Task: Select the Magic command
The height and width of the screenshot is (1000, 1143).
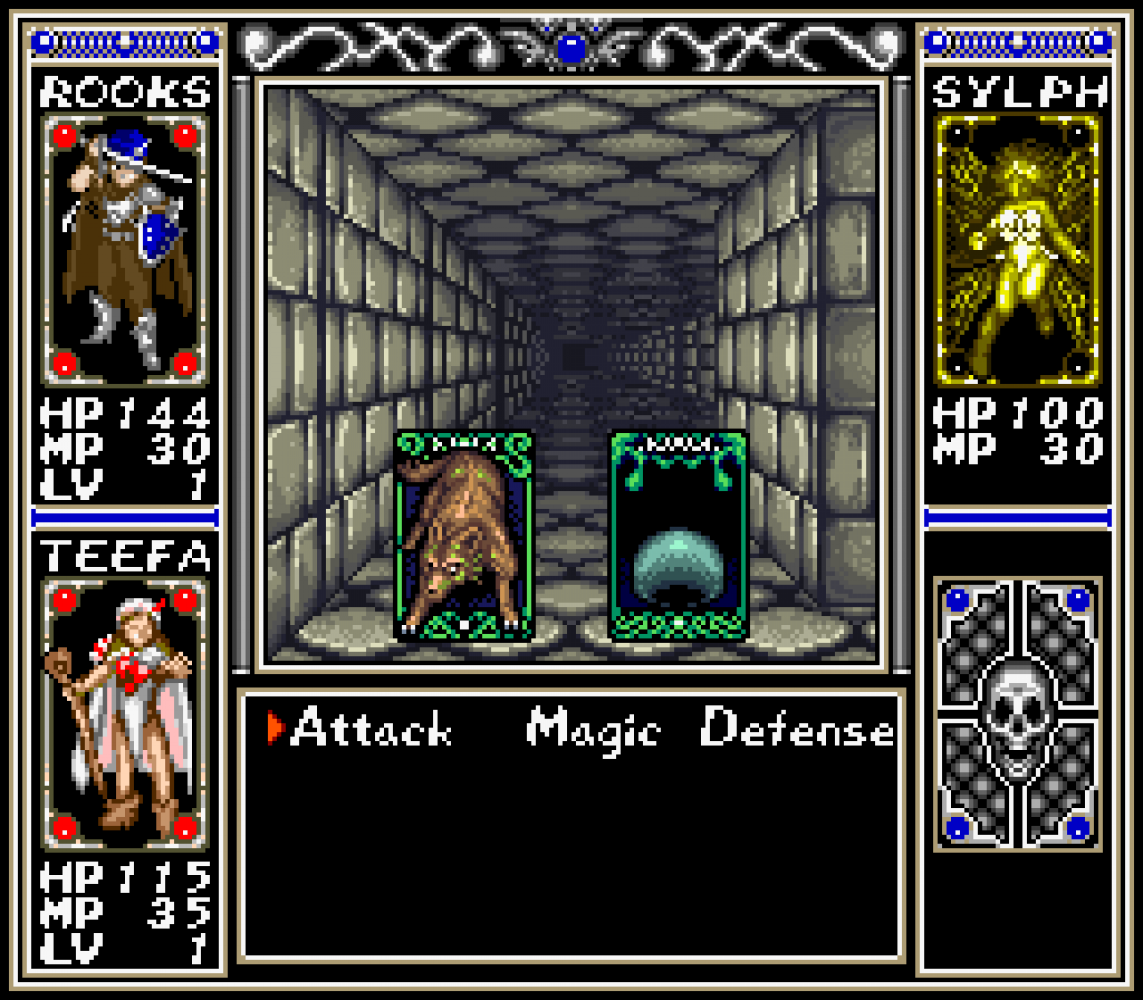Action: click(593, 729)
